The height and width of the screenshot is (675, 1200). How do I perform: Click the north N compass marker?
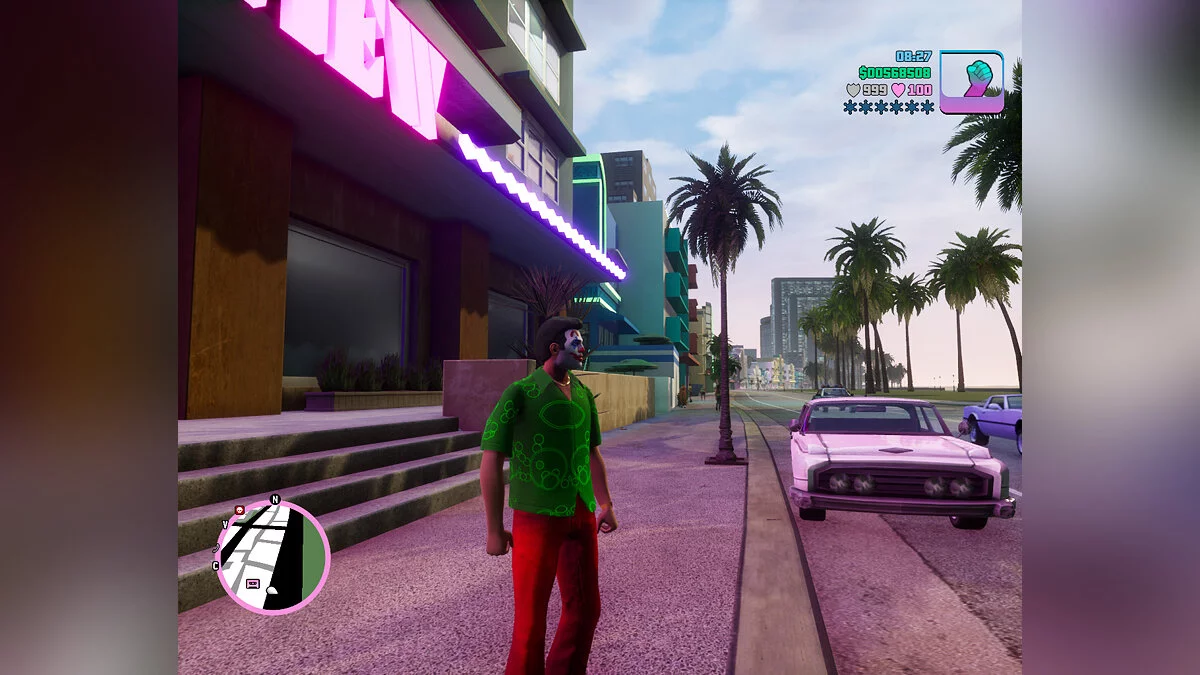click(x=275, y=499)
